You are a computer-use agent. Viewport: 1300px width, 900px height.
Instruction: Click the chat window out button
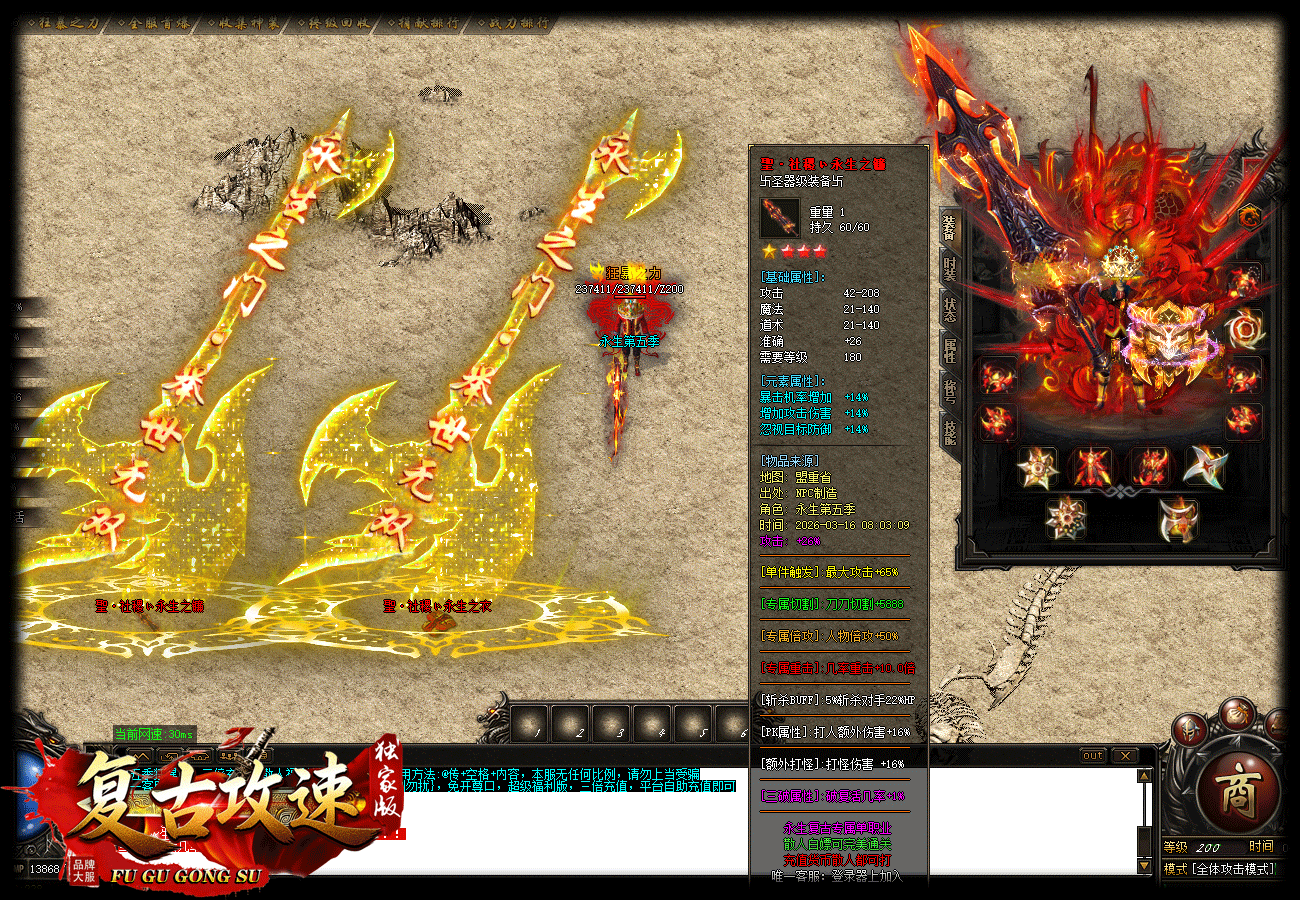(1093, 756)
